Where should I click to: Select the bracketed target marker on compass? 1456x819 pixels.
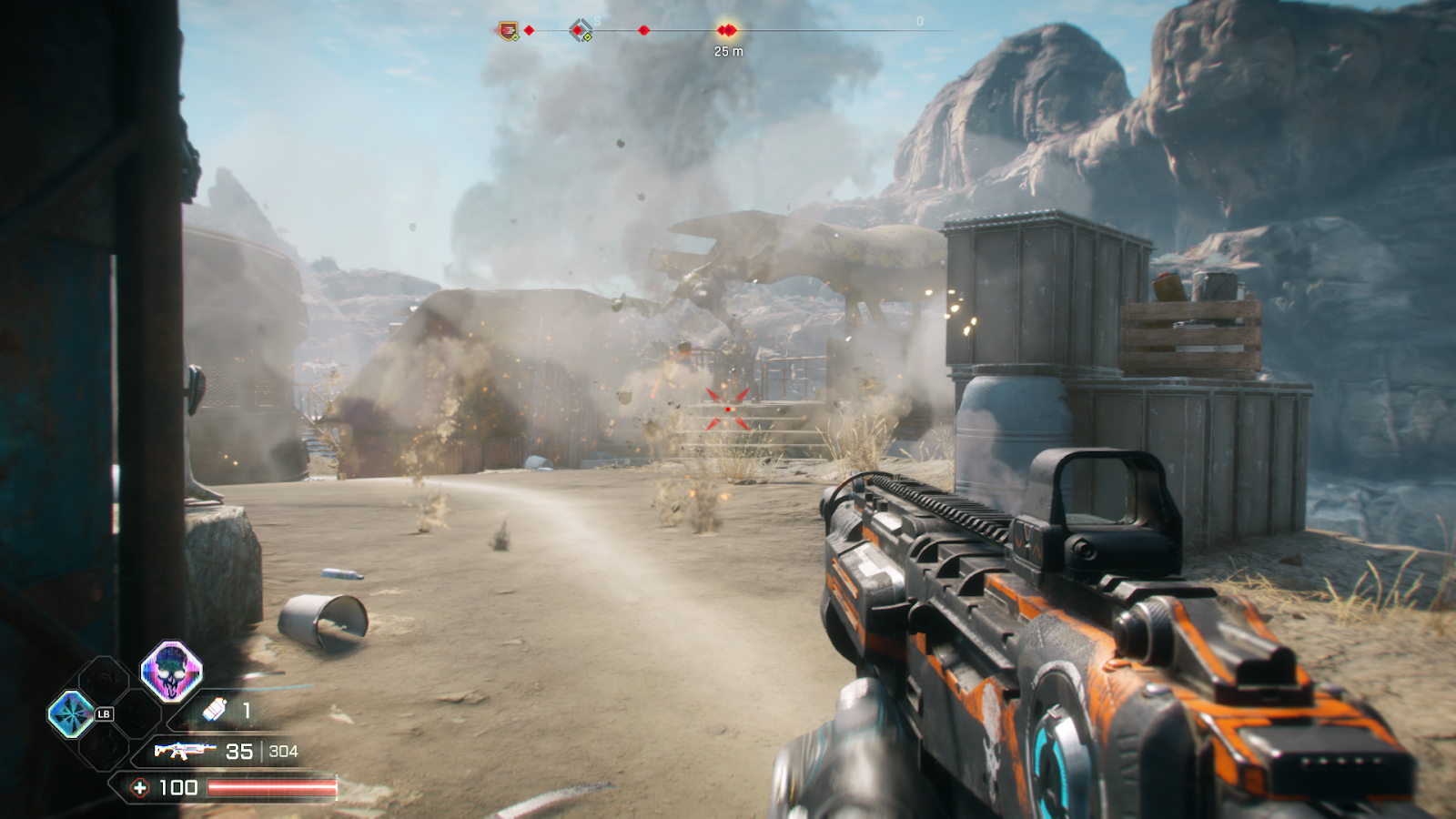click(579, 31)
